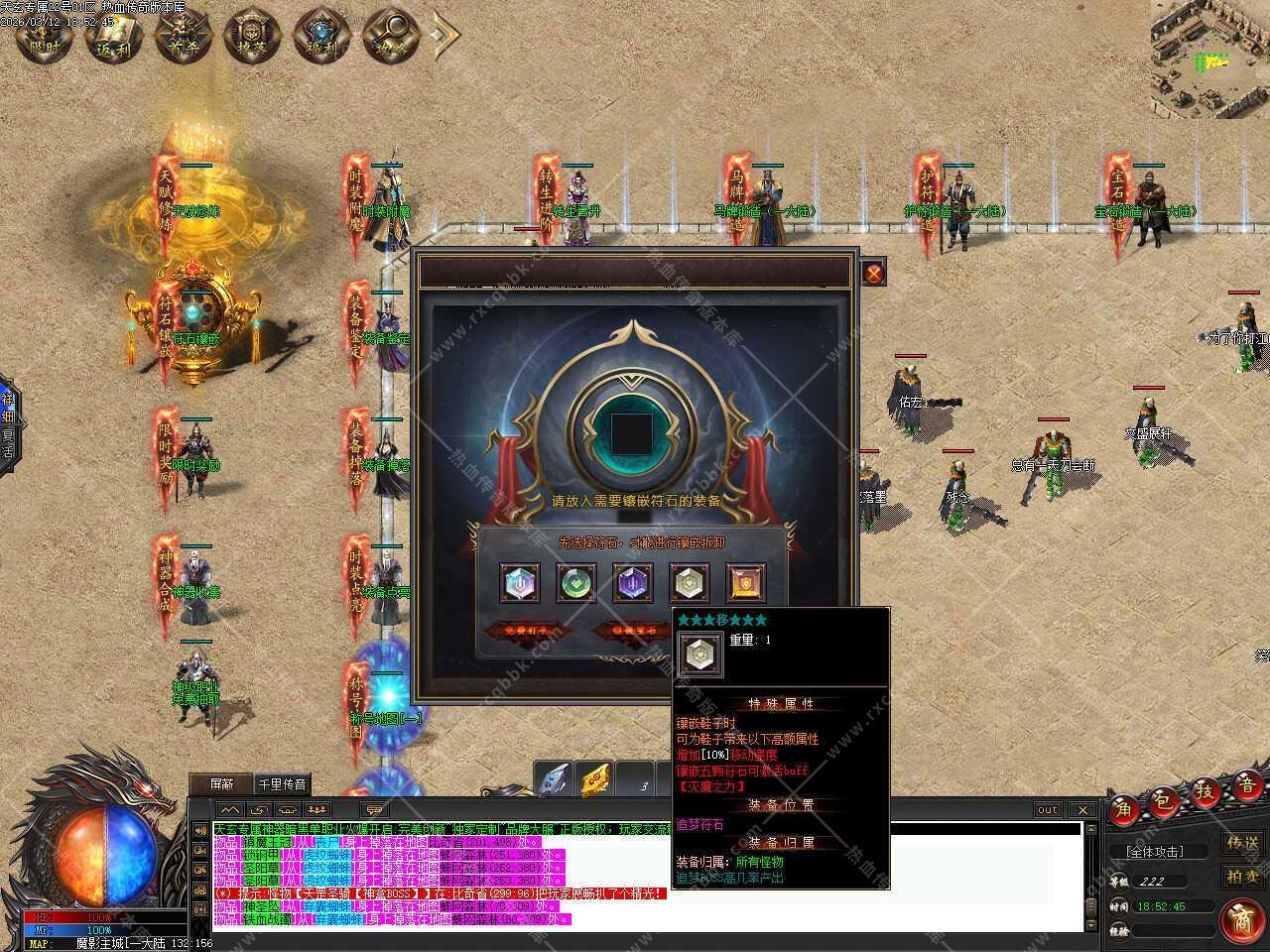
Task: Pick the pale hexagonal rune stone
Action: (x=689, y=583)
